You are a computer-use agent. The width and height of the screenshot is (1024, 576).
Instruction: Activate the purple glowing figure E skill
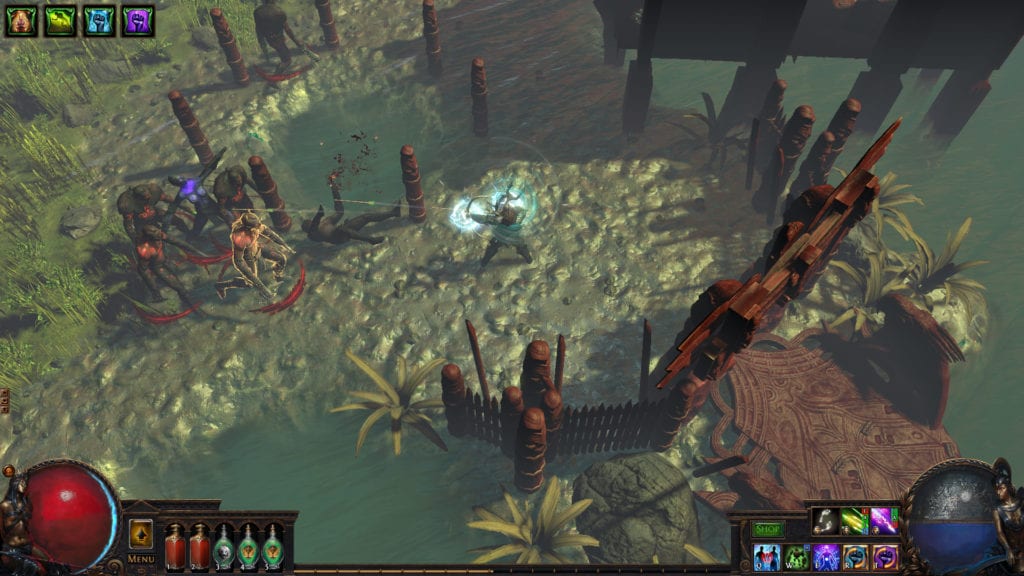pos(826,557)
